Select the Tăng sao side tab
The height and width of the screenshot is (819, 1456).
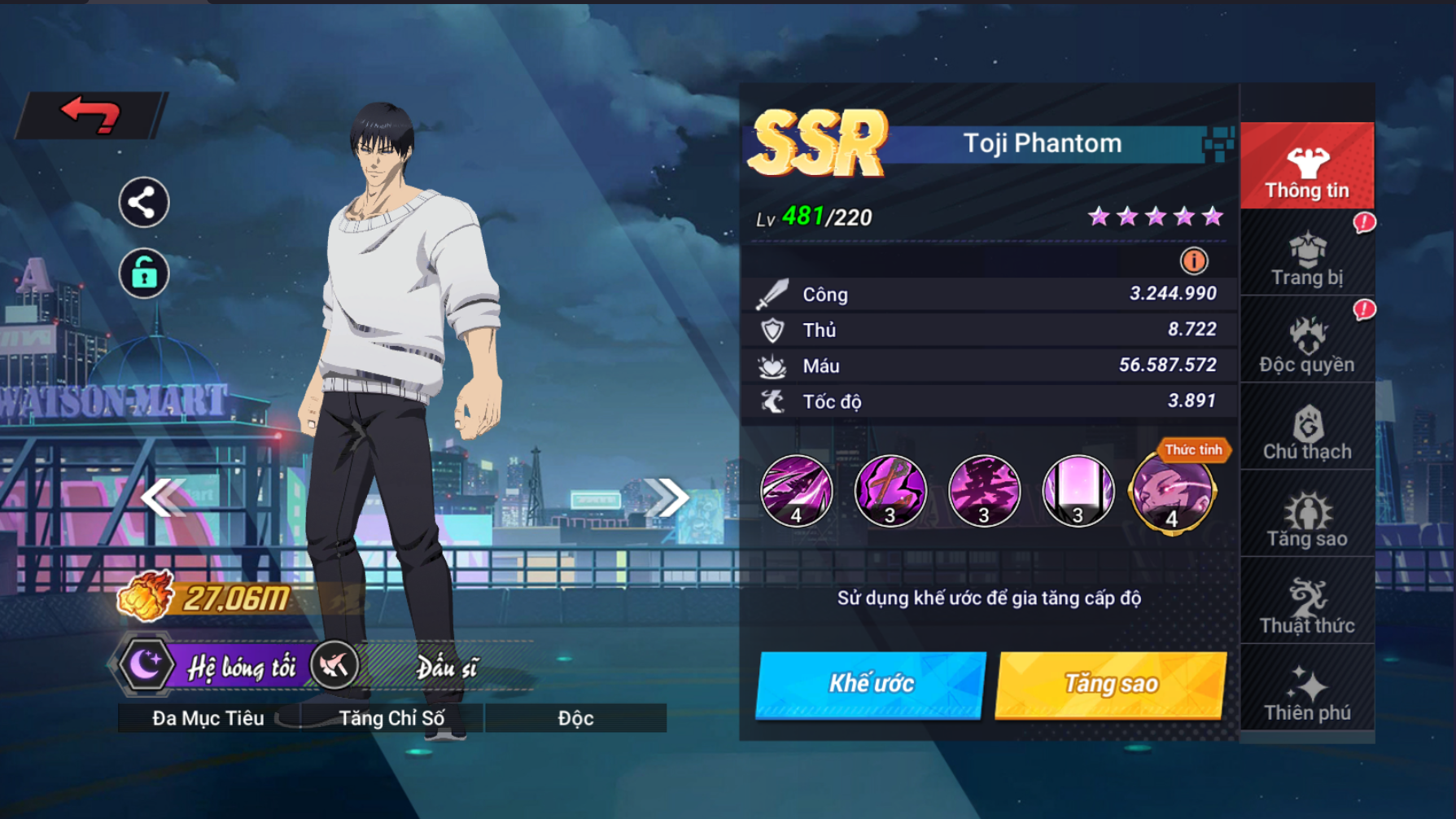pos(1307,519)
